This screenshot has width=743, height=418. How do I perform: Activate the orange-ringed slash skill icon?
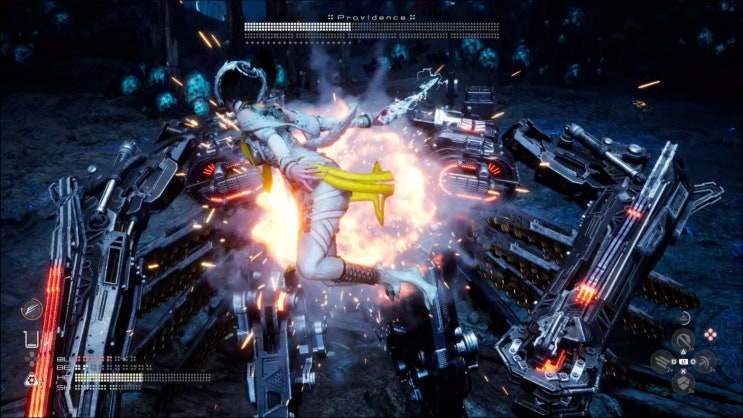click(x=31, y=309)
